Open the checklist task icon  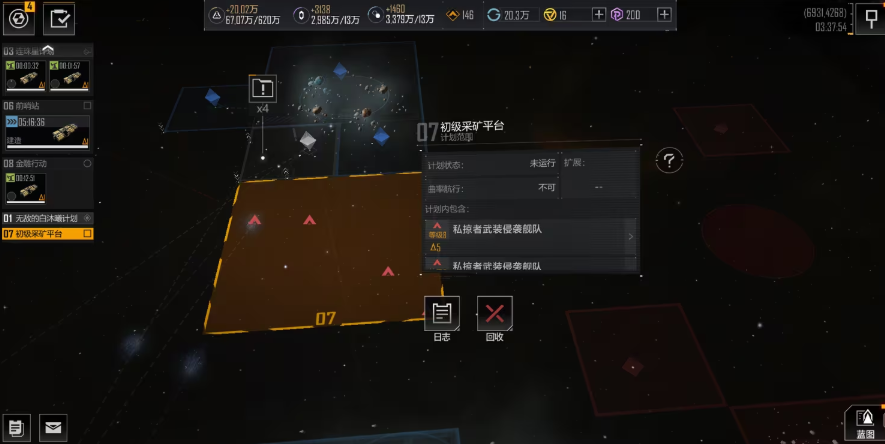pos(60,17)
